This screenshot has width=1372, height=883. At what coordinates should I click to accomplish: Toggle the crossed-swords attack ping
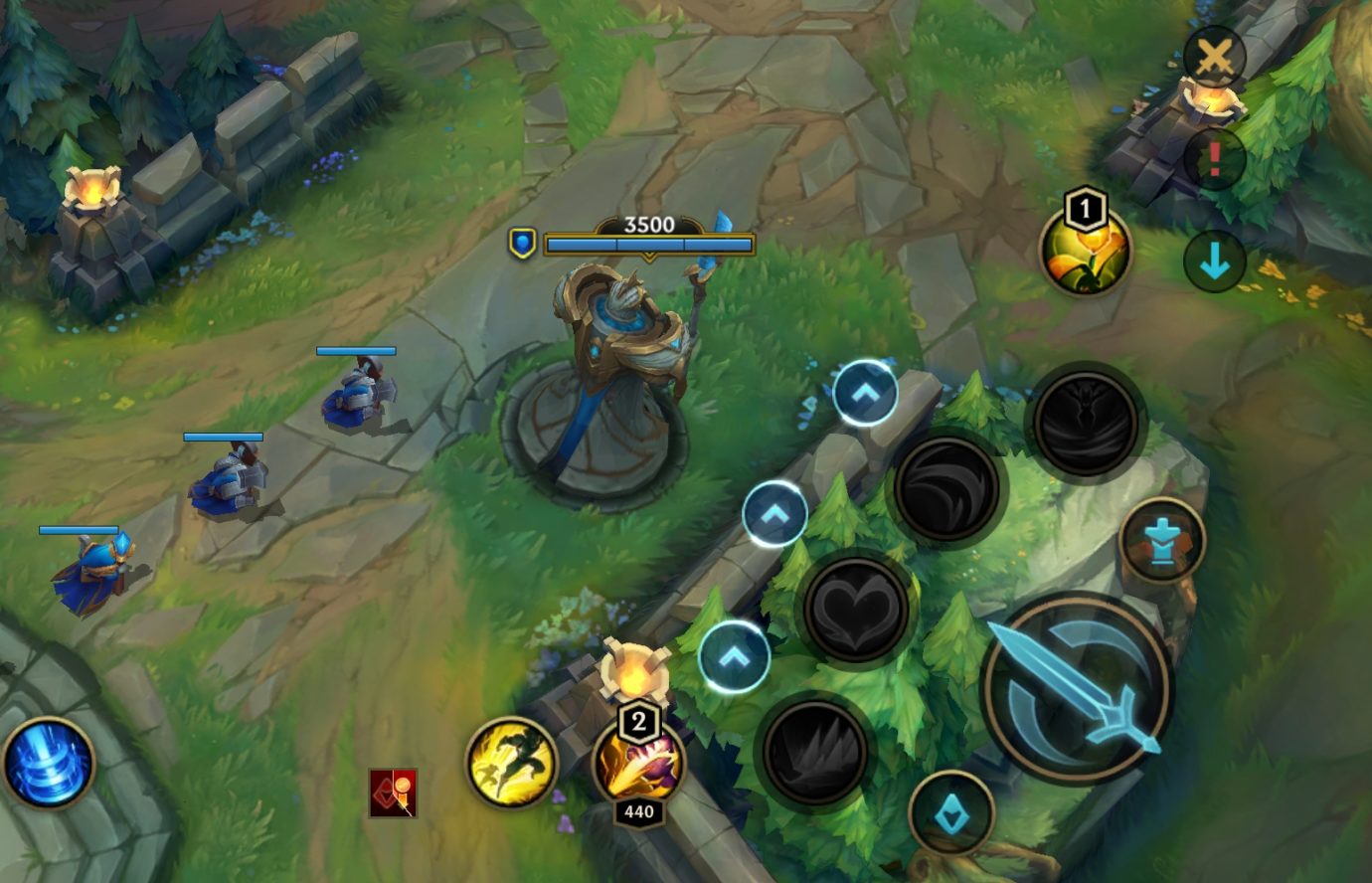click(1215, 57)
